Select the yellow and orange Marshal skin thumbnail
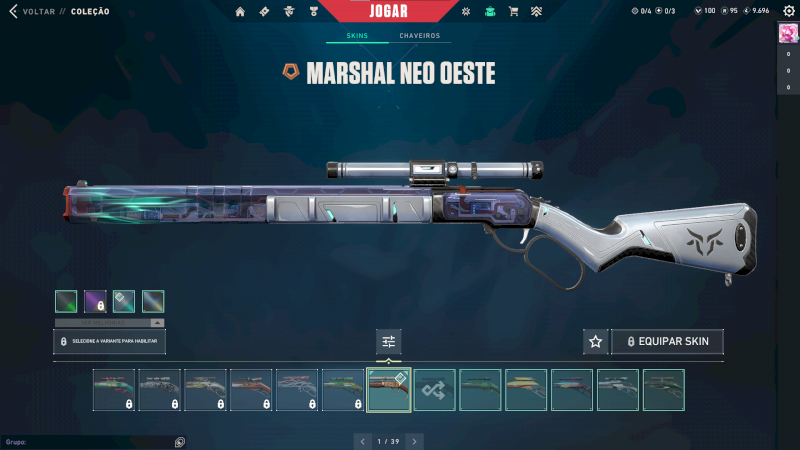The image size is (800, 450). click(526, 390)
